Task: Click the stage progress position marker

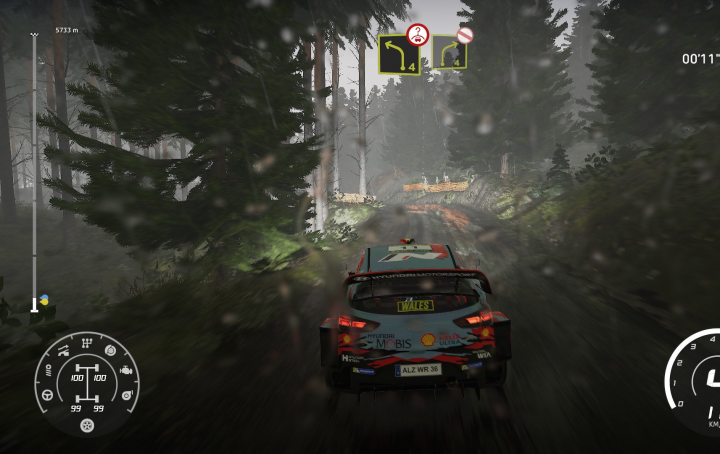Action: click(35, 303)
